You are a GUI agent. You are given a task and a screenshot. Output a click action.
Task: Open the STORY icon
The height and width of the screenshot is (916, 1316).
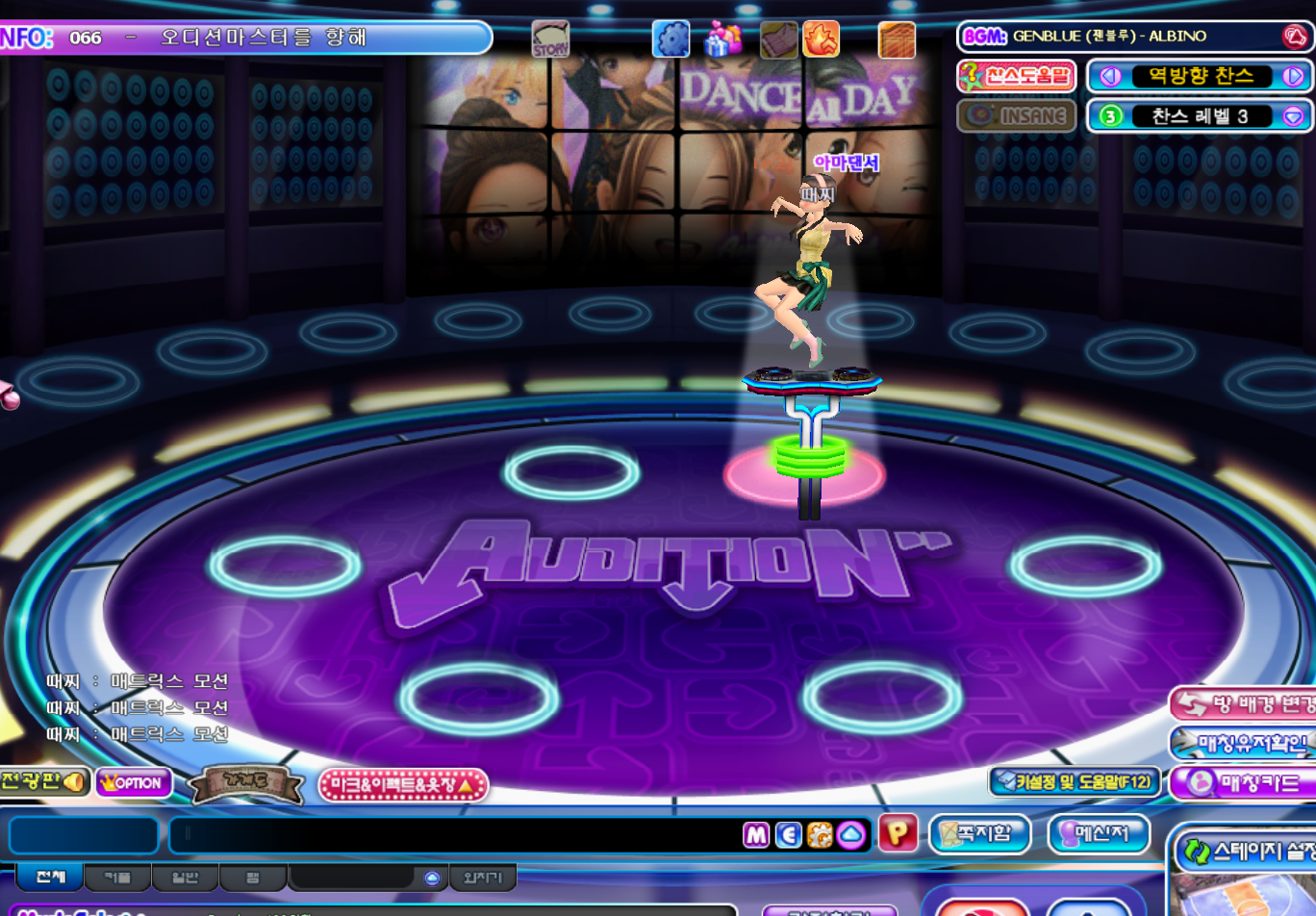coord(550,40)
